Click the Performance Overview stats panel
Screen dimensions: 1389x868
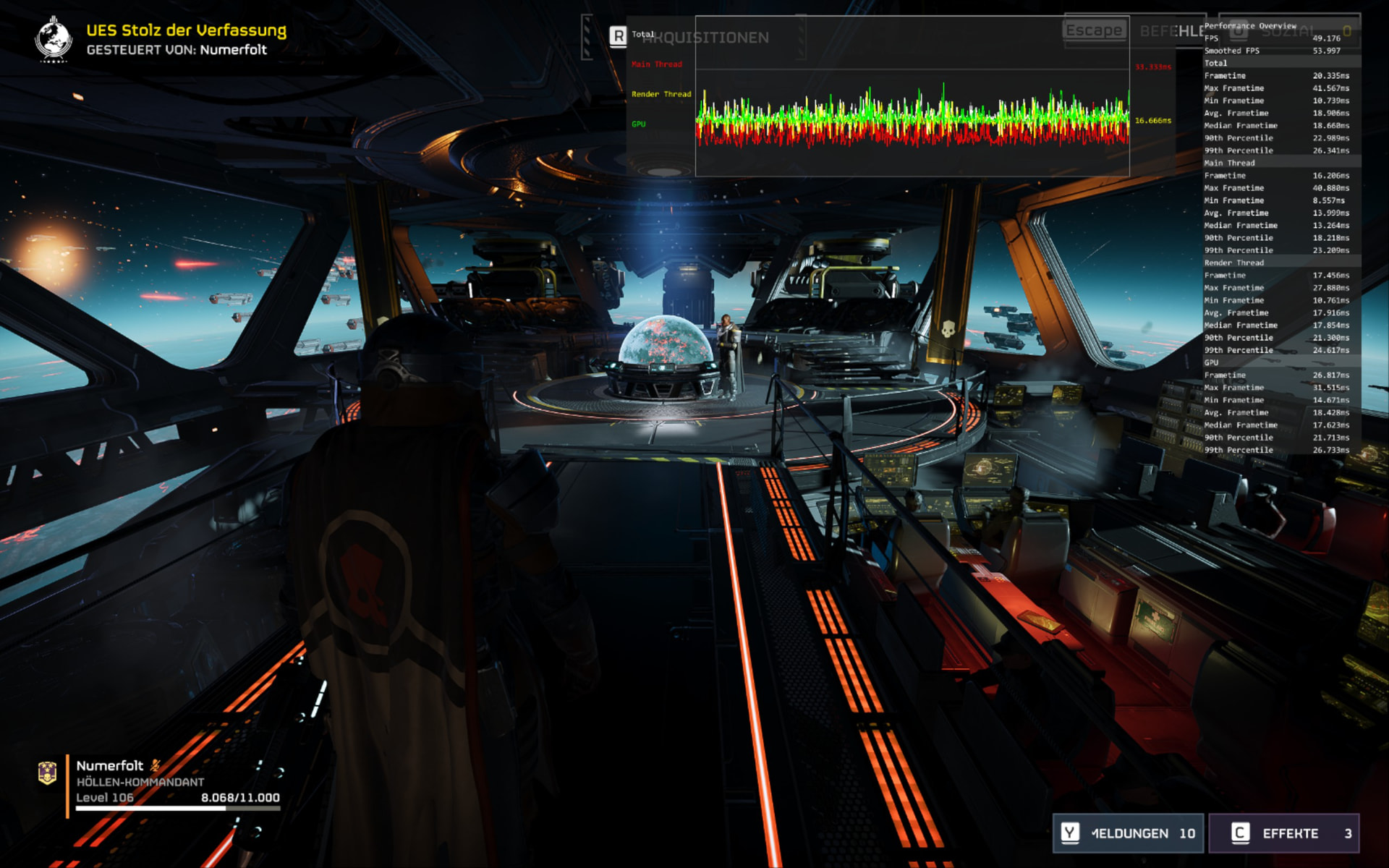[1280, 239]
